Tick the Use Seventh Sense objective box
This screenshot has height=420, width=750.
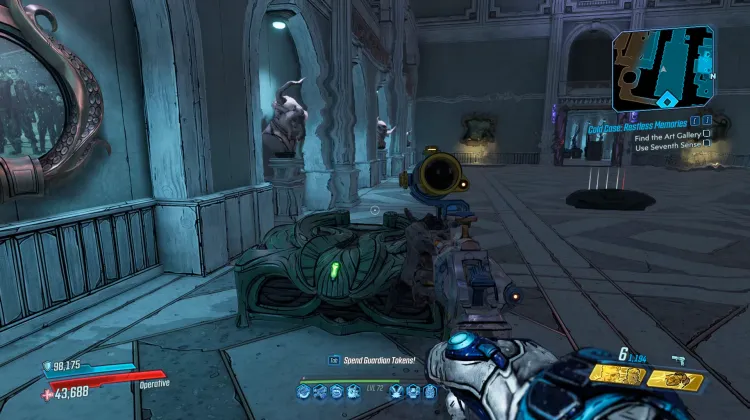pos(707,144)
